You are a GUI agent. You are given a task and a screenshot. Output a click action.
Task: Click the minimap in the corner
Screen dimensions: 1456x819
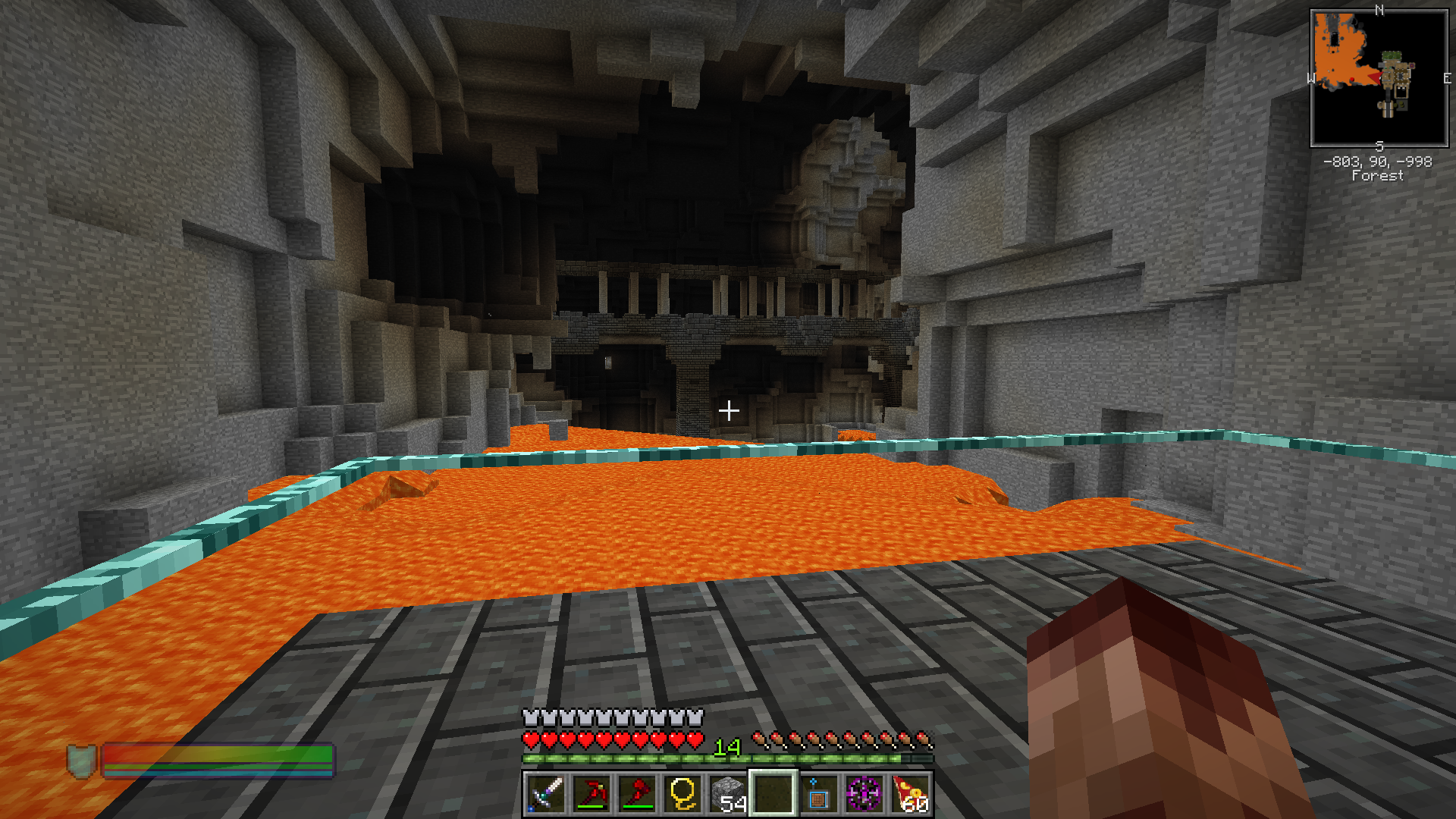(x=1379, y=78)
